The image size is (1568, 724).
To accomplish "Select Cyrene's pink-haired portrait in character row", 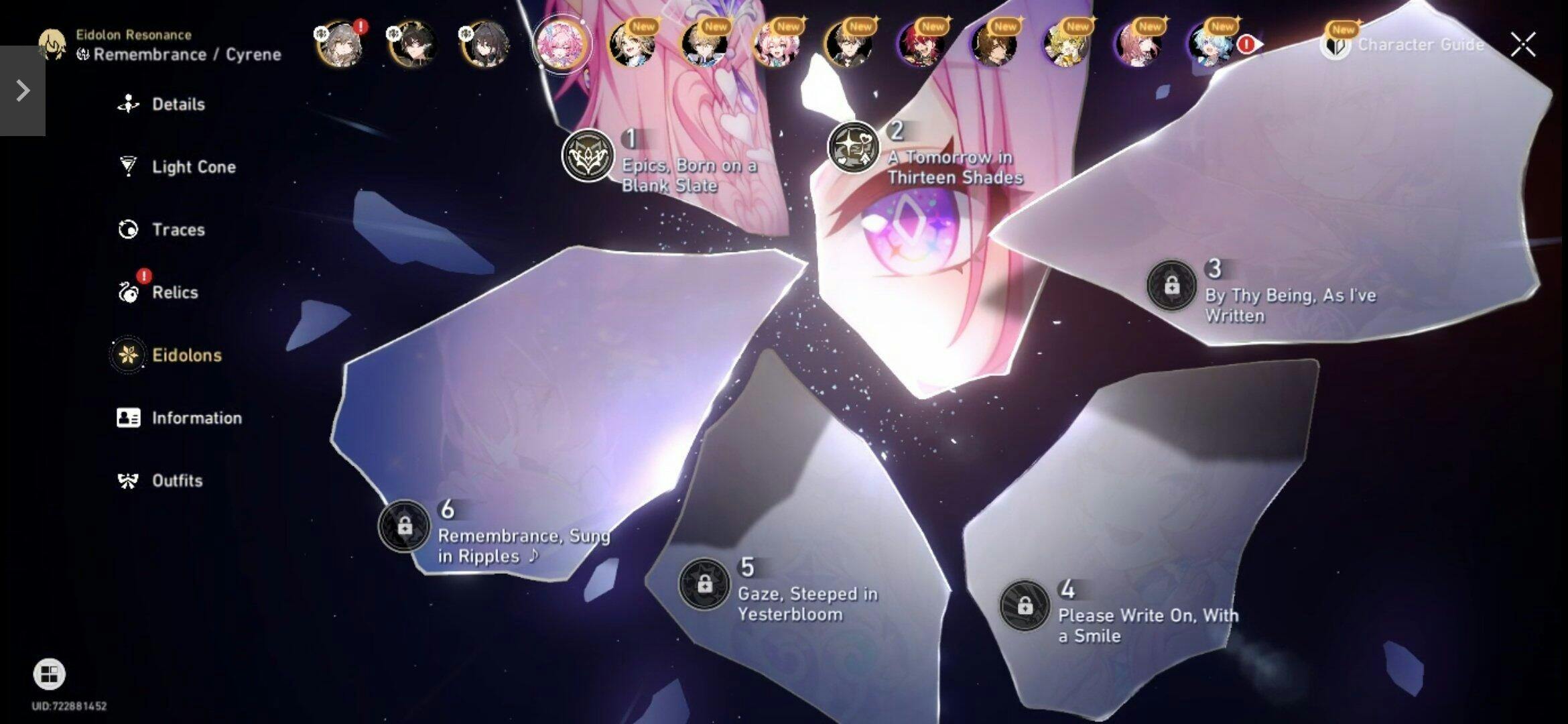I will (561, 44).
